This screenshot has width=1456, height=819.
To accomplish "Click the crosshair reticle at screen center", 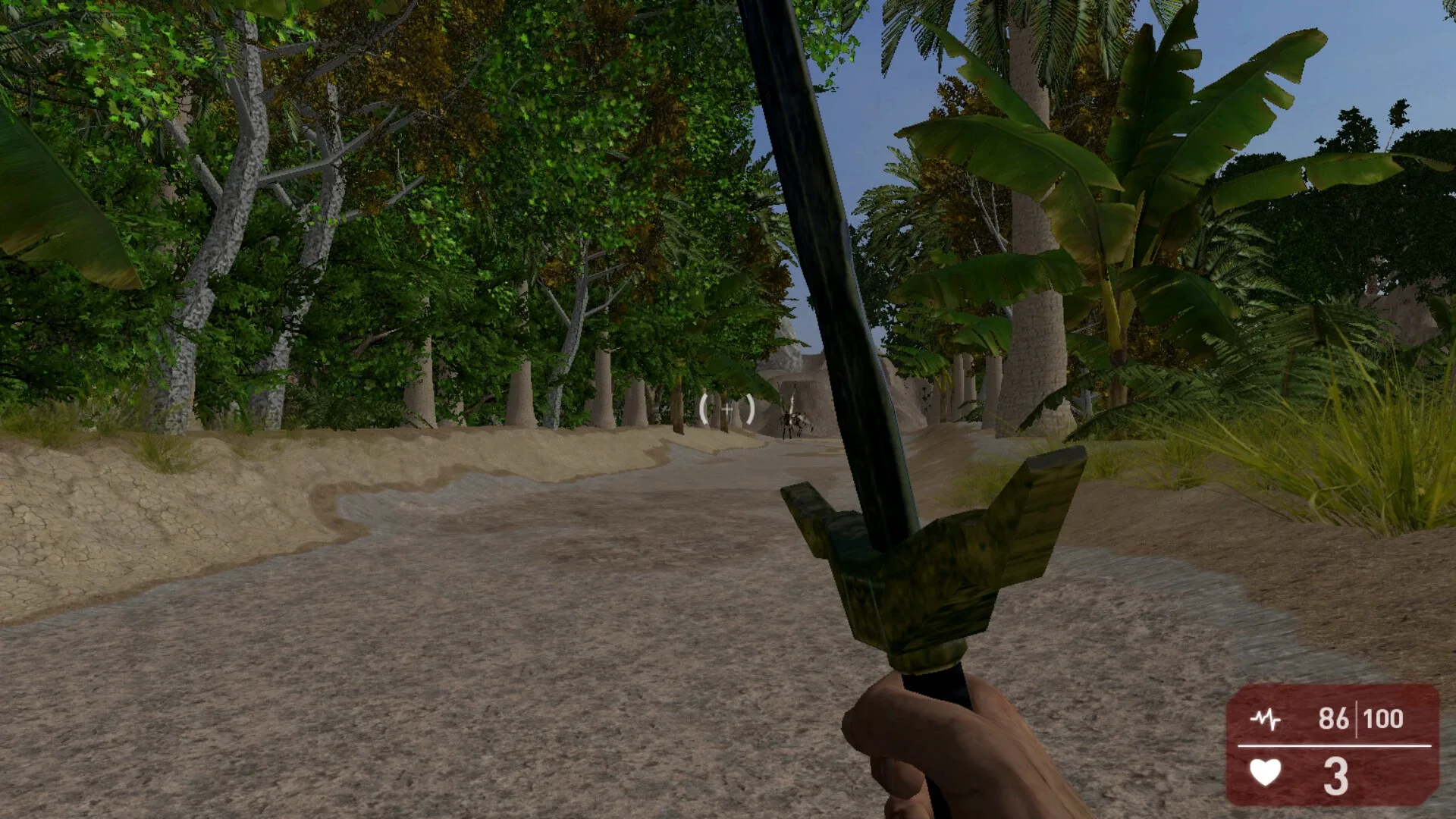I will point(726,409).
